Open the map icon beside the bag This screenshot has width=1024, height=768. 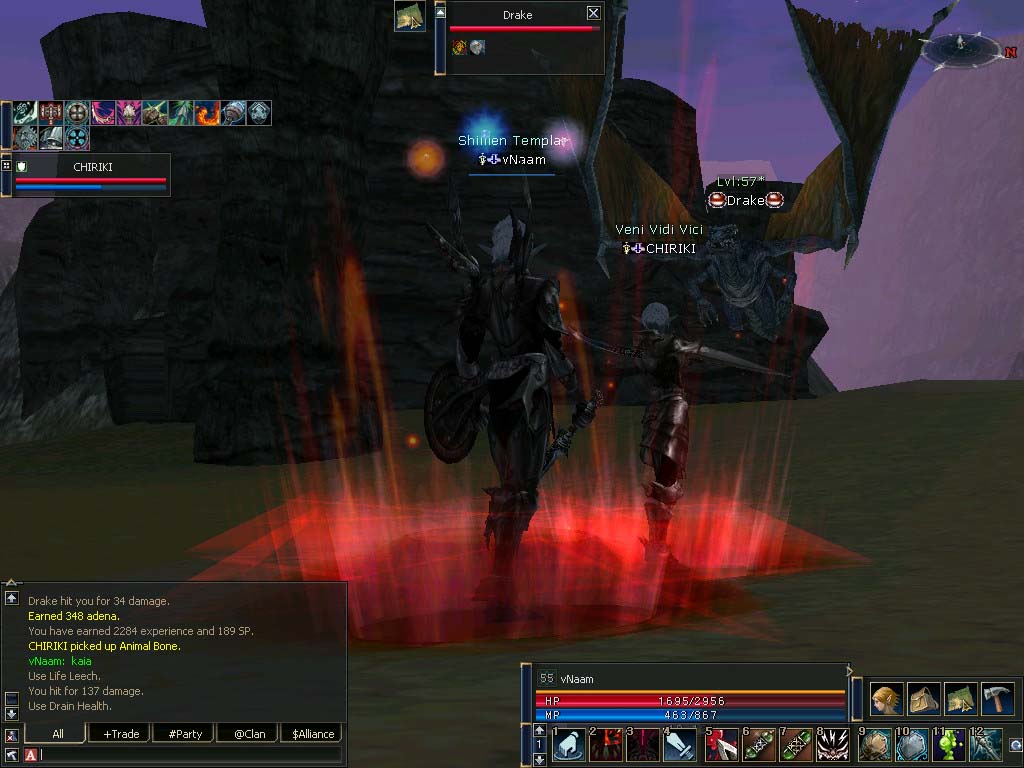coord(960,698)
